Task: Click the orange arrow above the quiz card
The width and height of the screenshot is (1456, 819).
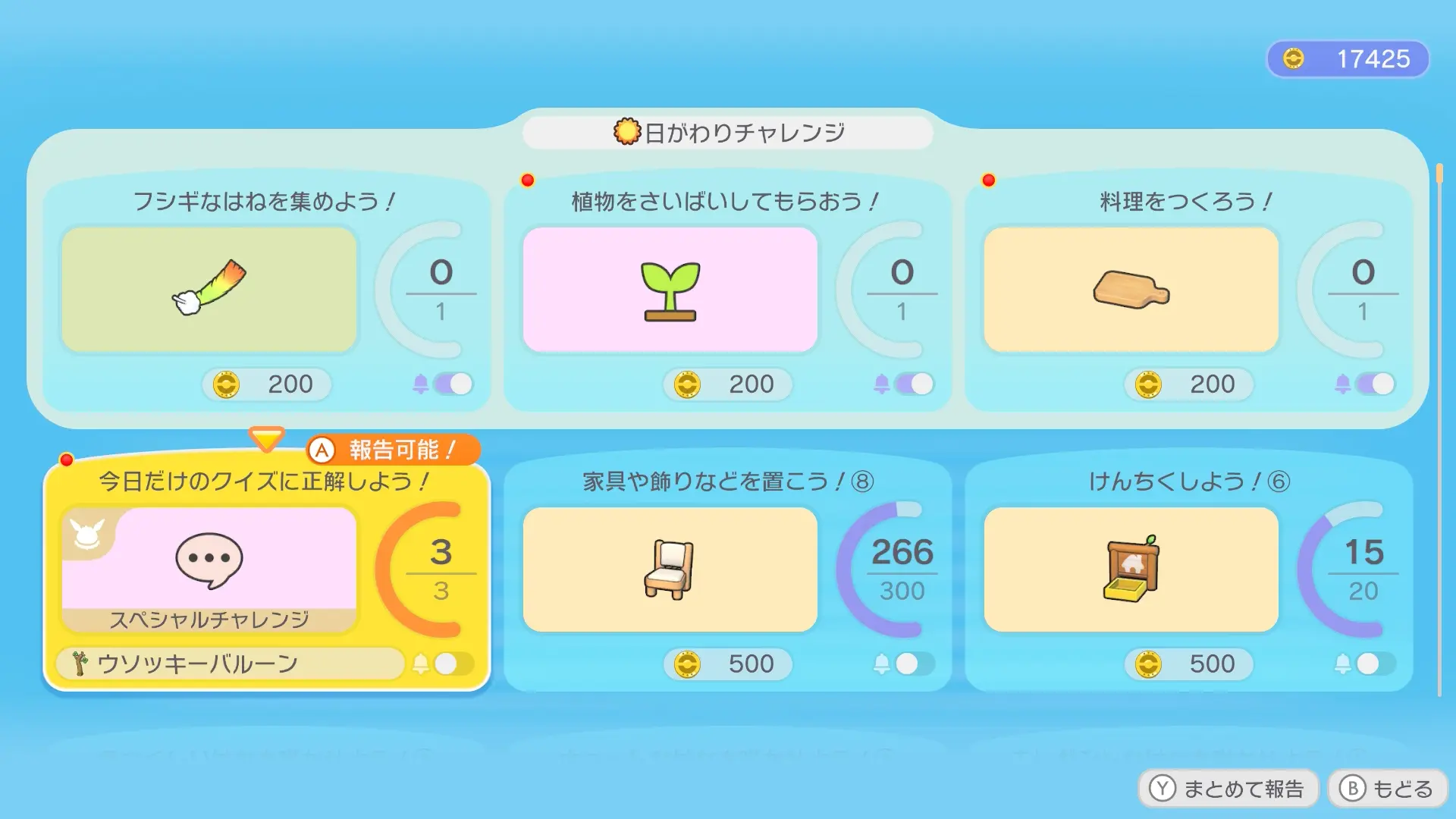Action: pos(265,437)
